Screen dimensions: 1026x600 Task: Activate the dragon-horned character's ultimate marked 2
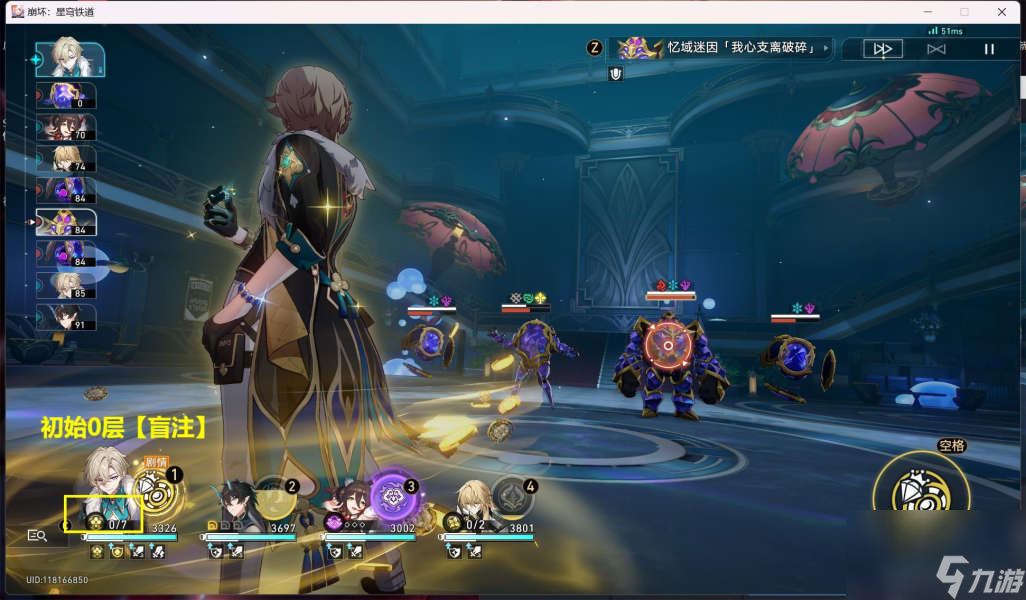click(x=272, y=494)
